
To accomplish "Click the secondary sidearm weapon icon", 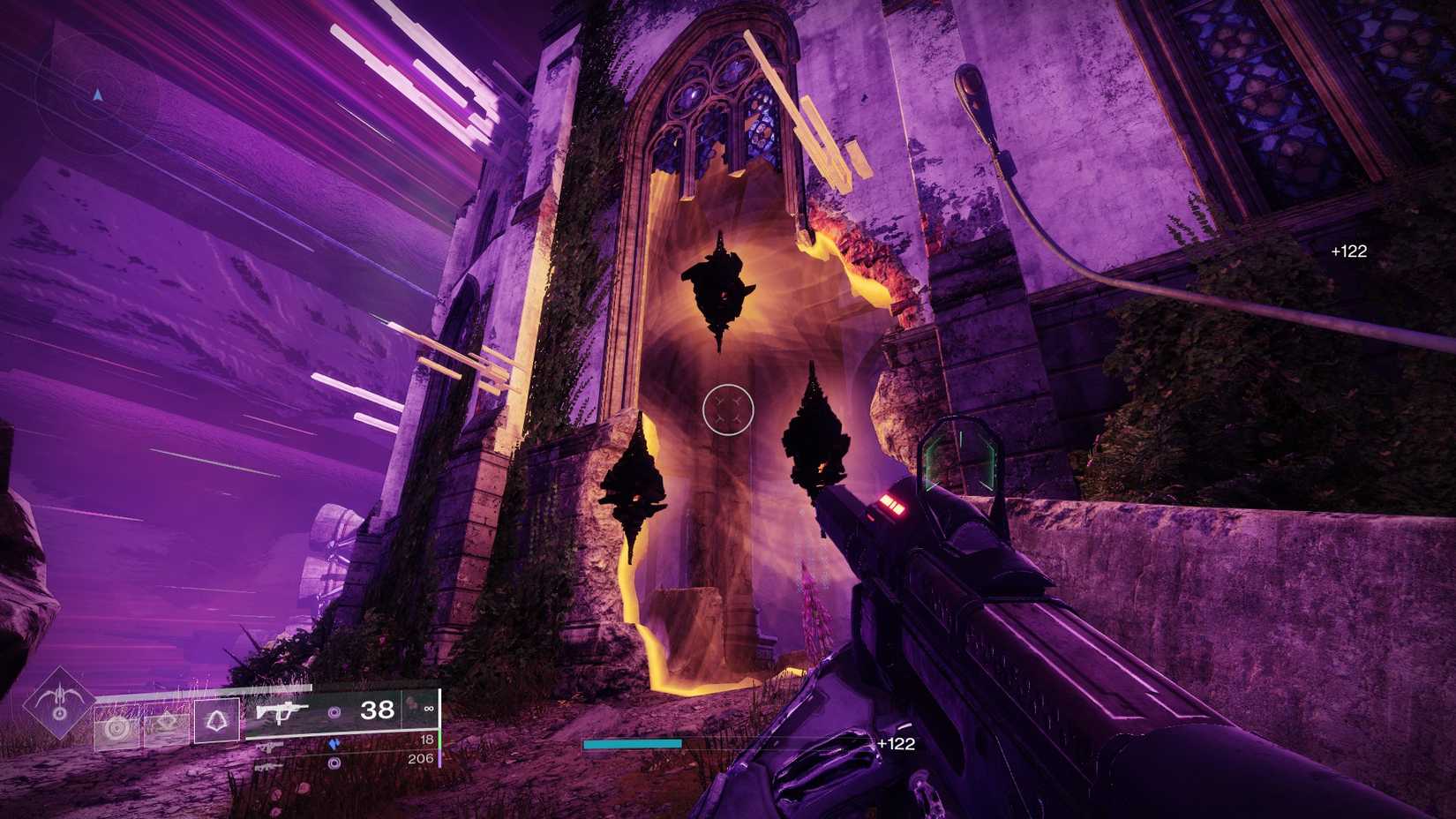I will 269,748.
